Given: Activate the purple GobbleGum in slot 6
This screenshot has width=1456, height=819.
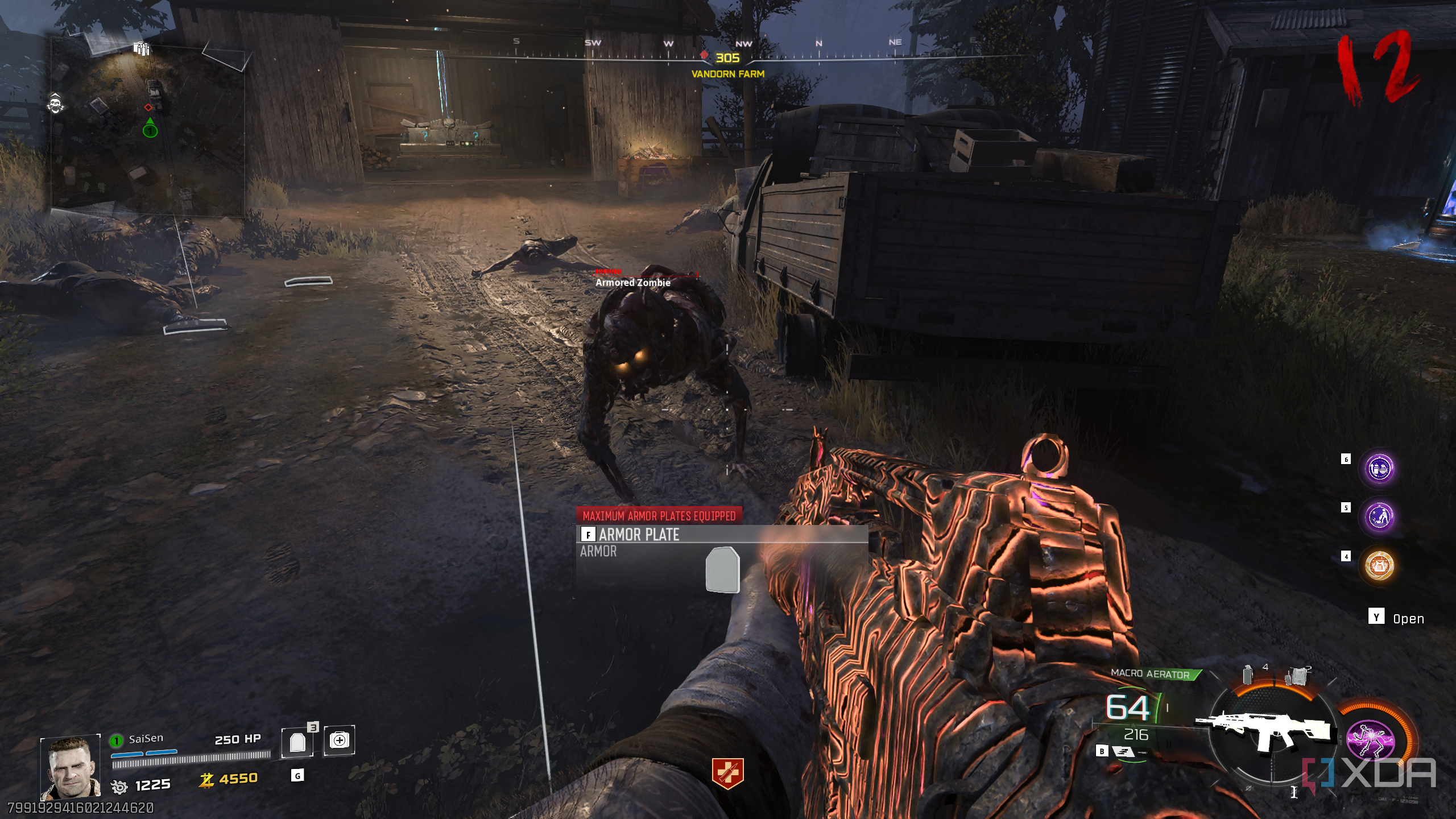Looking at the screenshot, I should [1379, 469].
